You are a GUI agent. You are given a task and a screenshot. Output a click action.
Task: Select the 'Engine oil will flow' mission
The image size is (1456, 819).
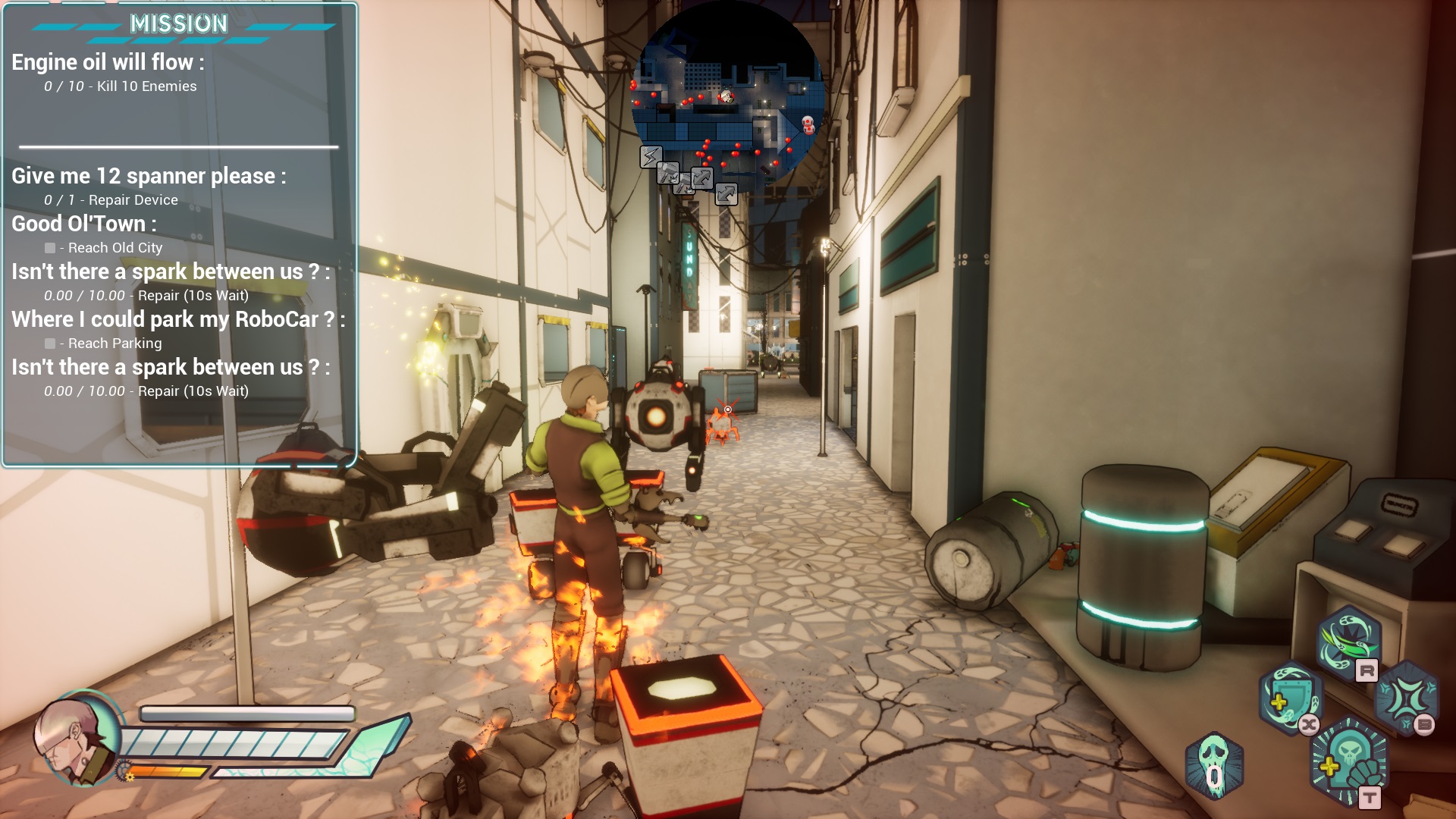[108, 62]
